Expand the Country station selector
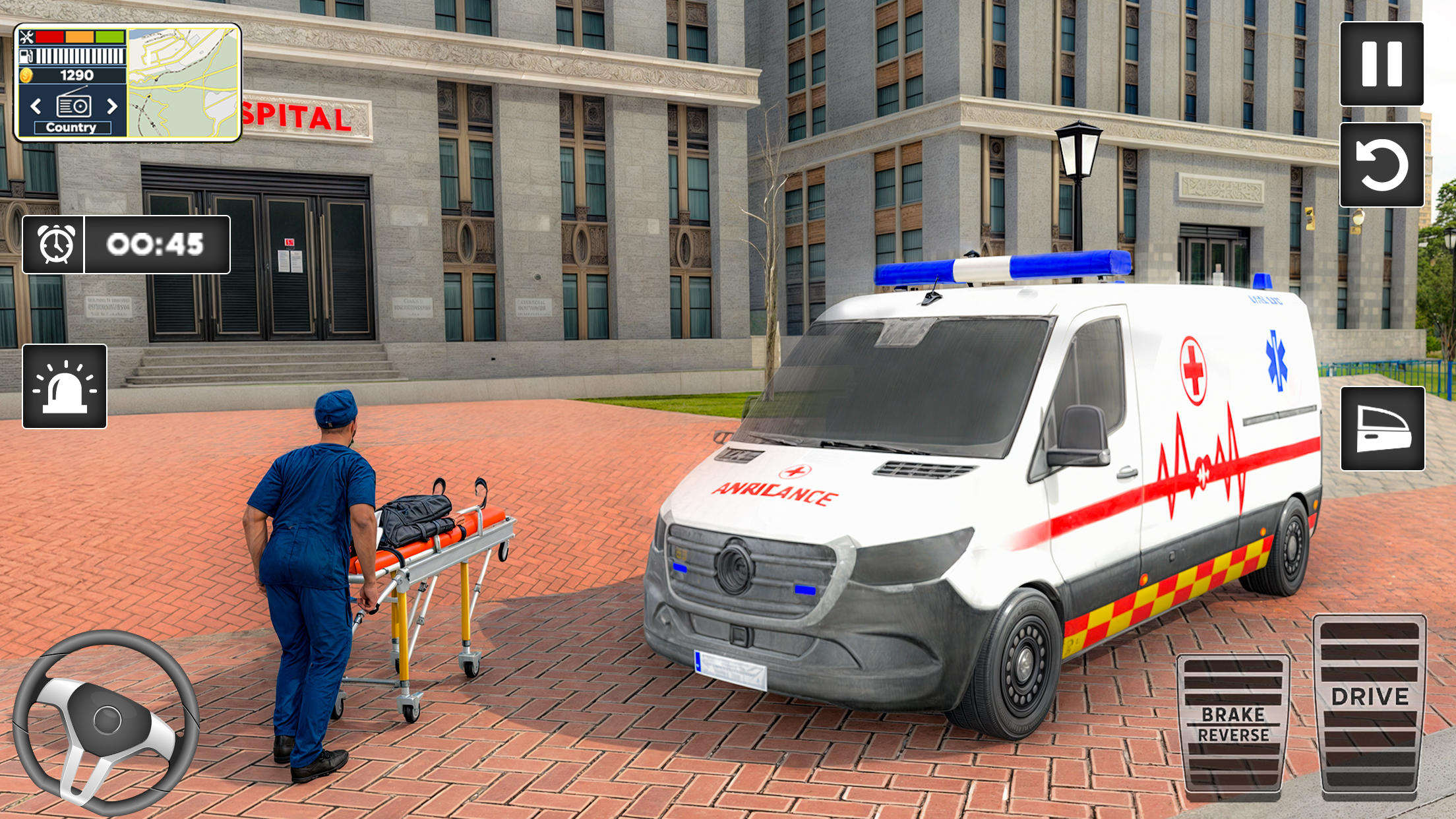Image resolution: width=1456 pixels, height=819 pixels. 72,129
